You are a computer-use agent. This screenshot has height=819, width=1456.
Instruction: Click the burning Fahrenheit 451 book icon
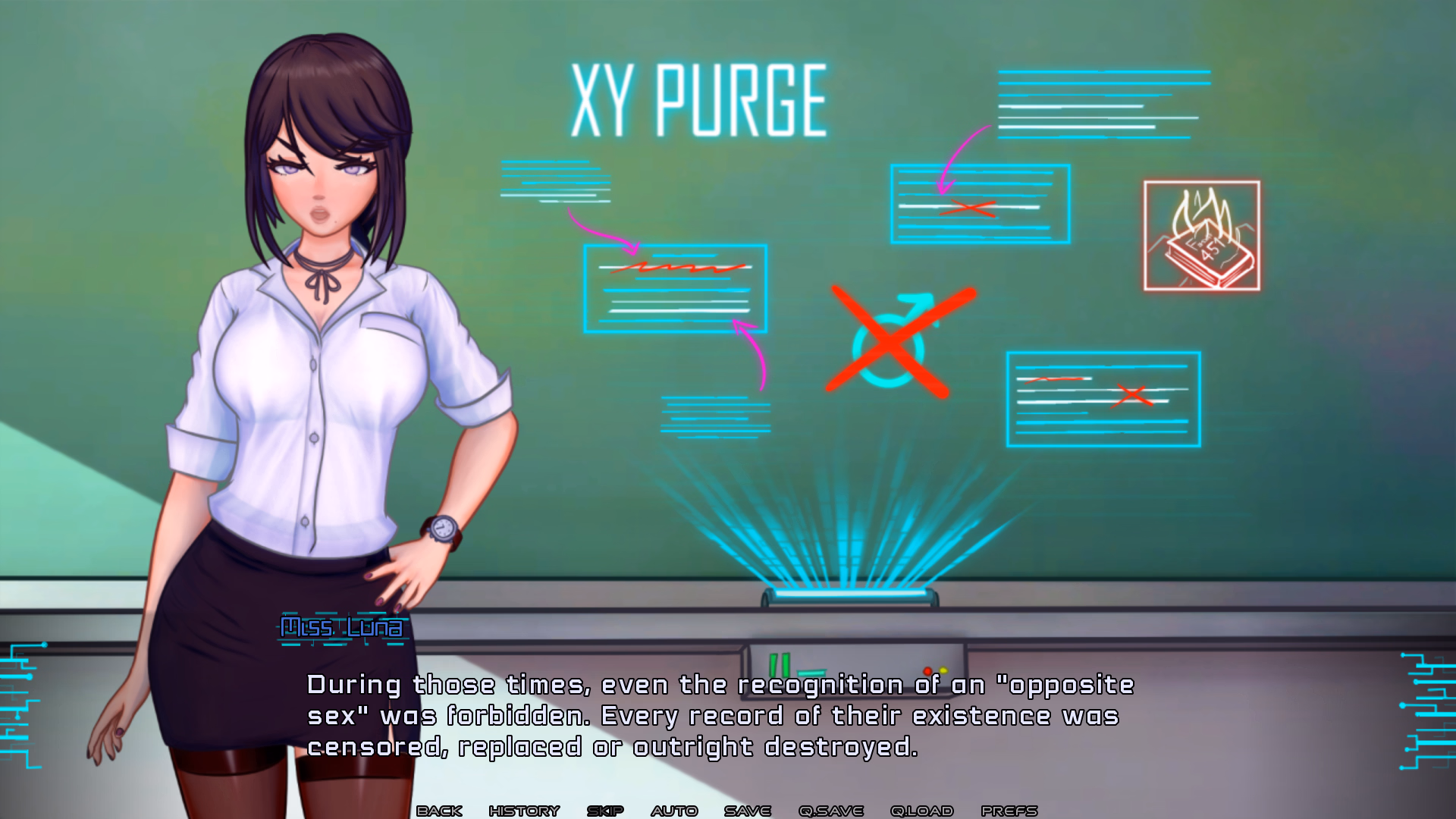pos(1202,235)
